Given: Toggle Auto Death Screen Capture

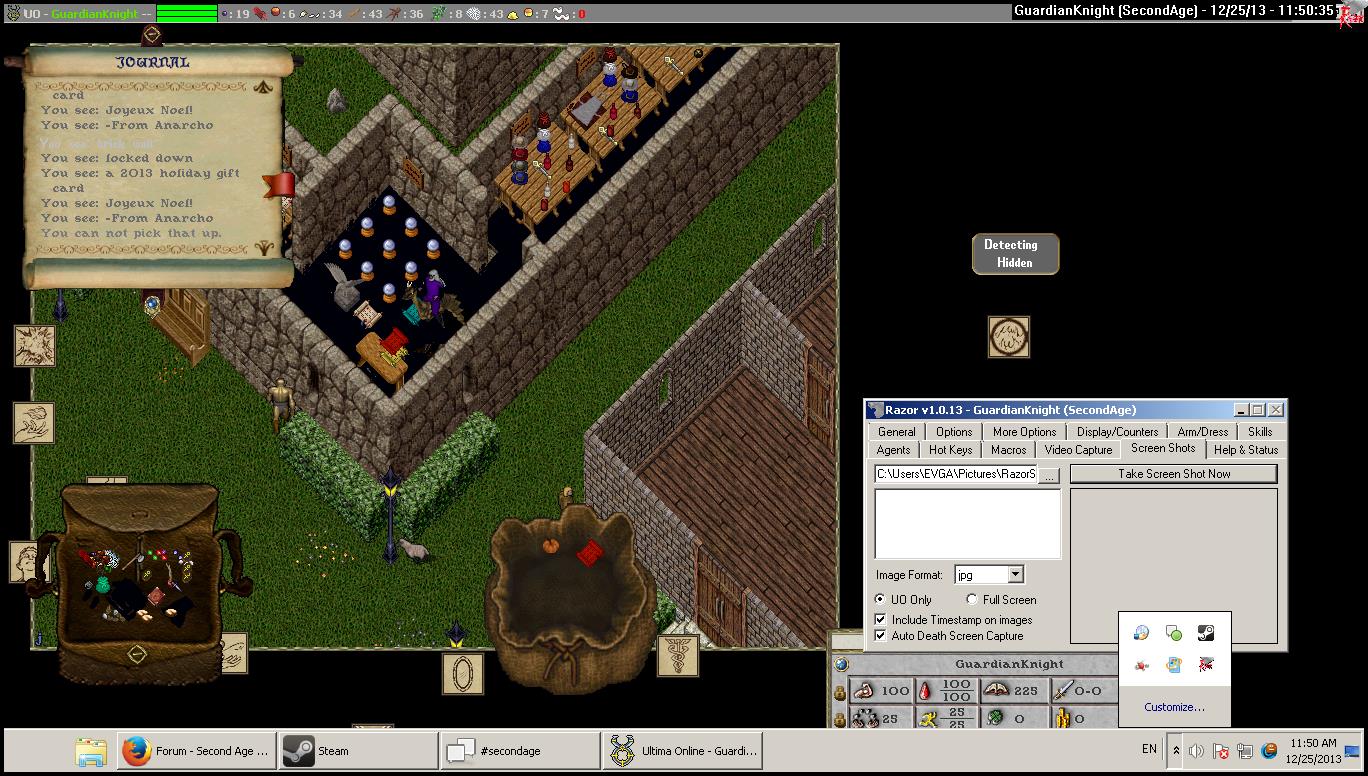Looking at the screenshot, I should point(881,636).
